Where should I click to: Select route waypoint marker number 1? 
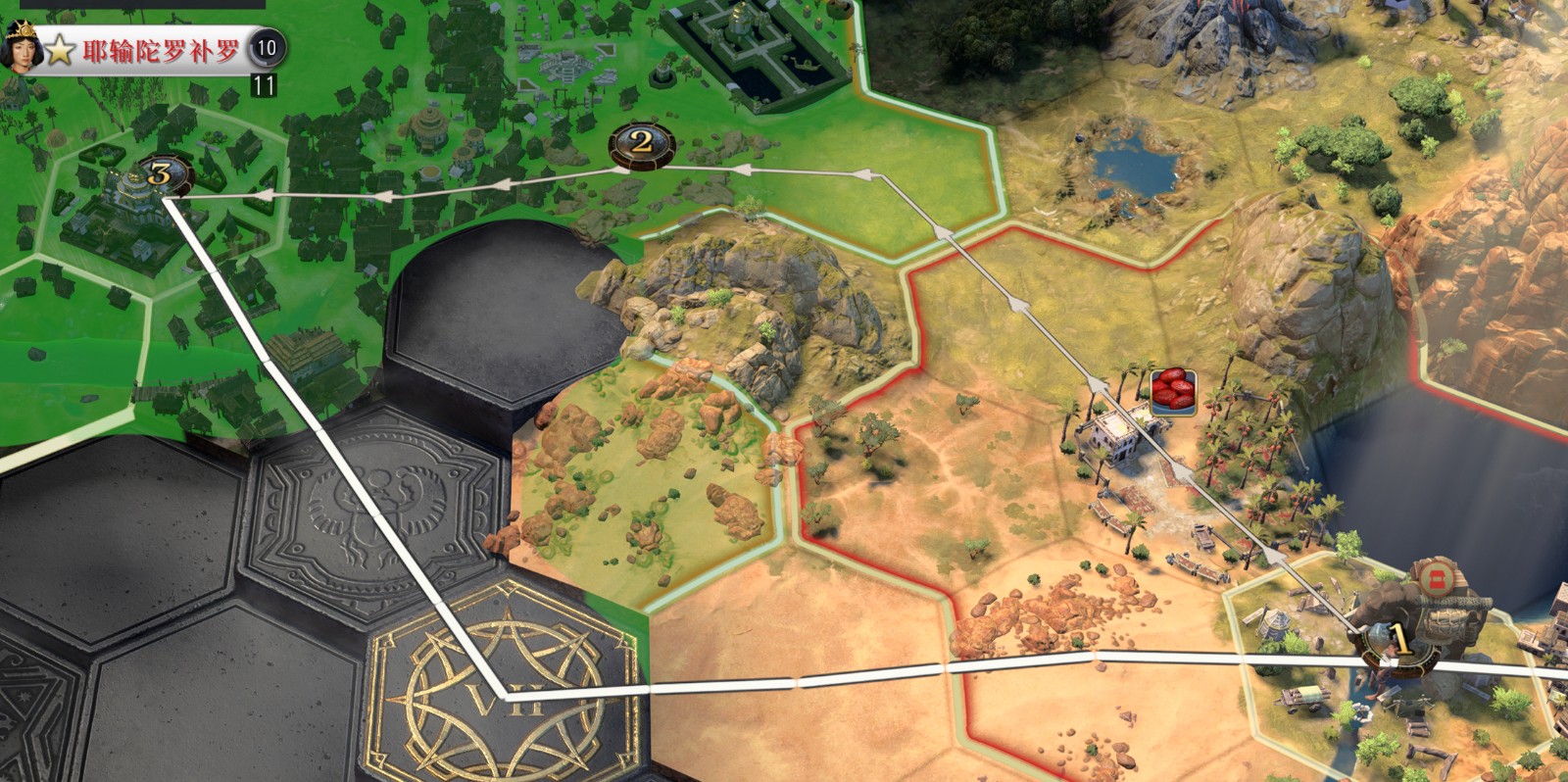click(1400, 642)
